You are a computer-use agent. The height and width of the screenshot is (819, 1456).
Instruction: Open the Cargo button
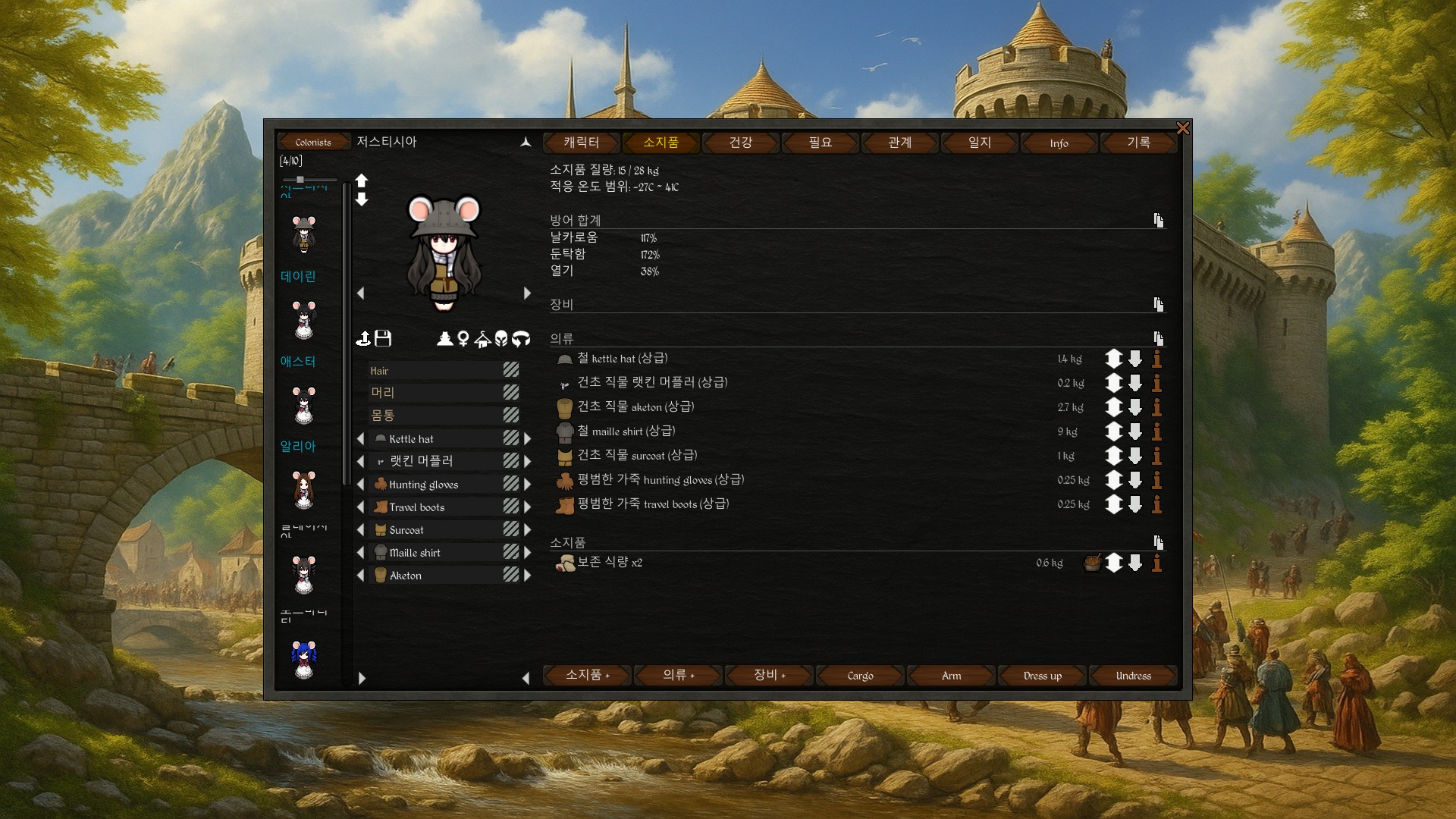pos(861,676)
